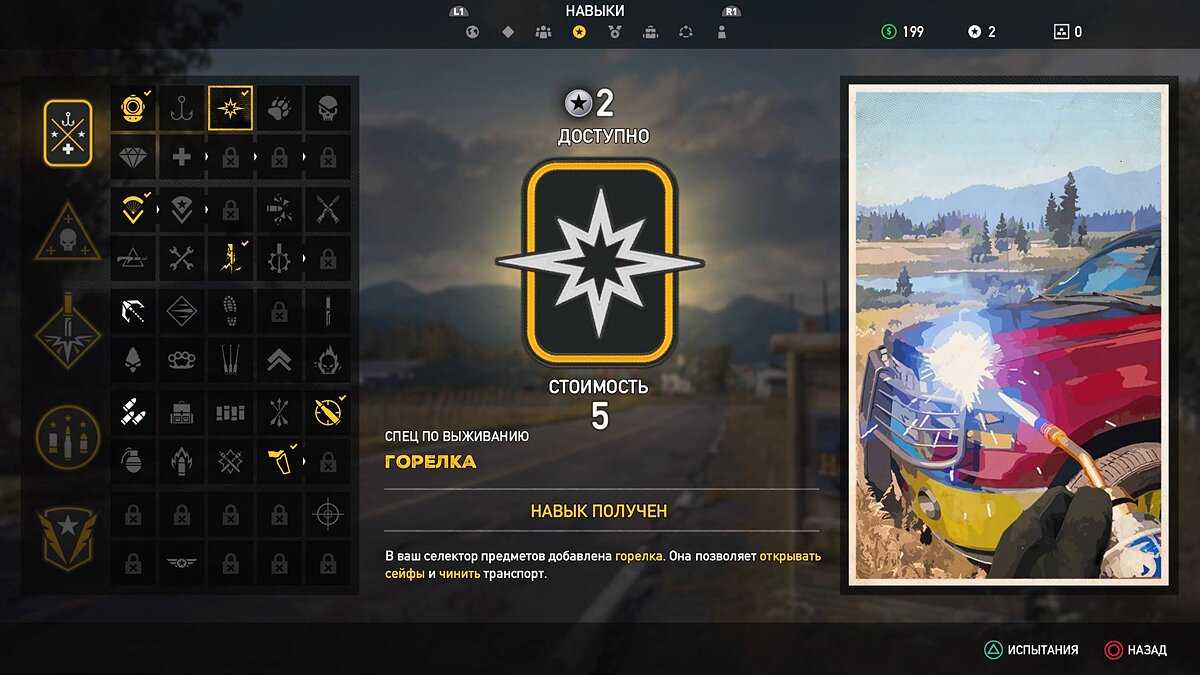Image resolution: width=1200 pixels, height=675 pixels.
Task: Choose the fishing hook skill
Action: coord(181,108)
